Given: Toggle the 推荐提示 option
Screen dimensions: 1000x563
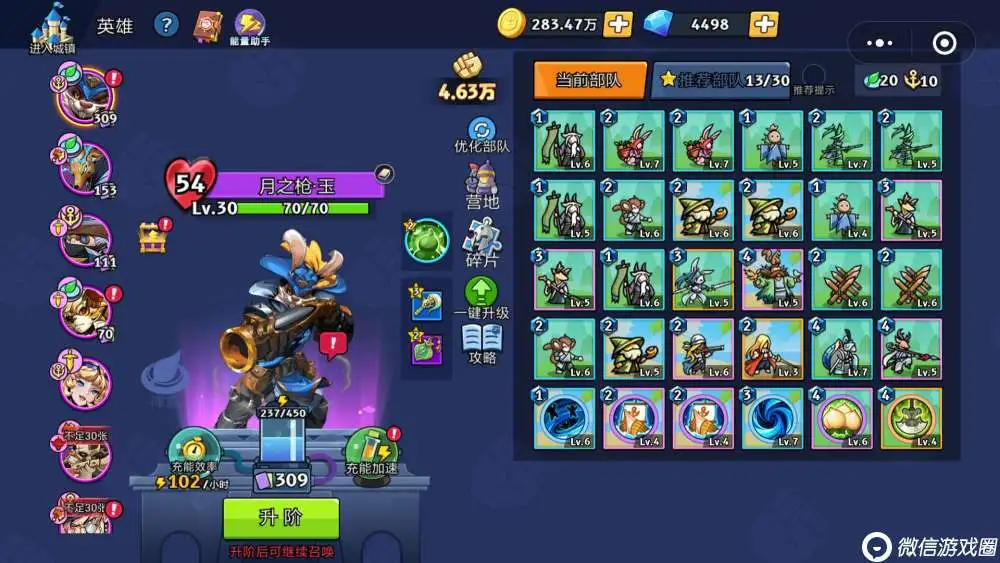Looking at the screenshot, I should 814,77.
